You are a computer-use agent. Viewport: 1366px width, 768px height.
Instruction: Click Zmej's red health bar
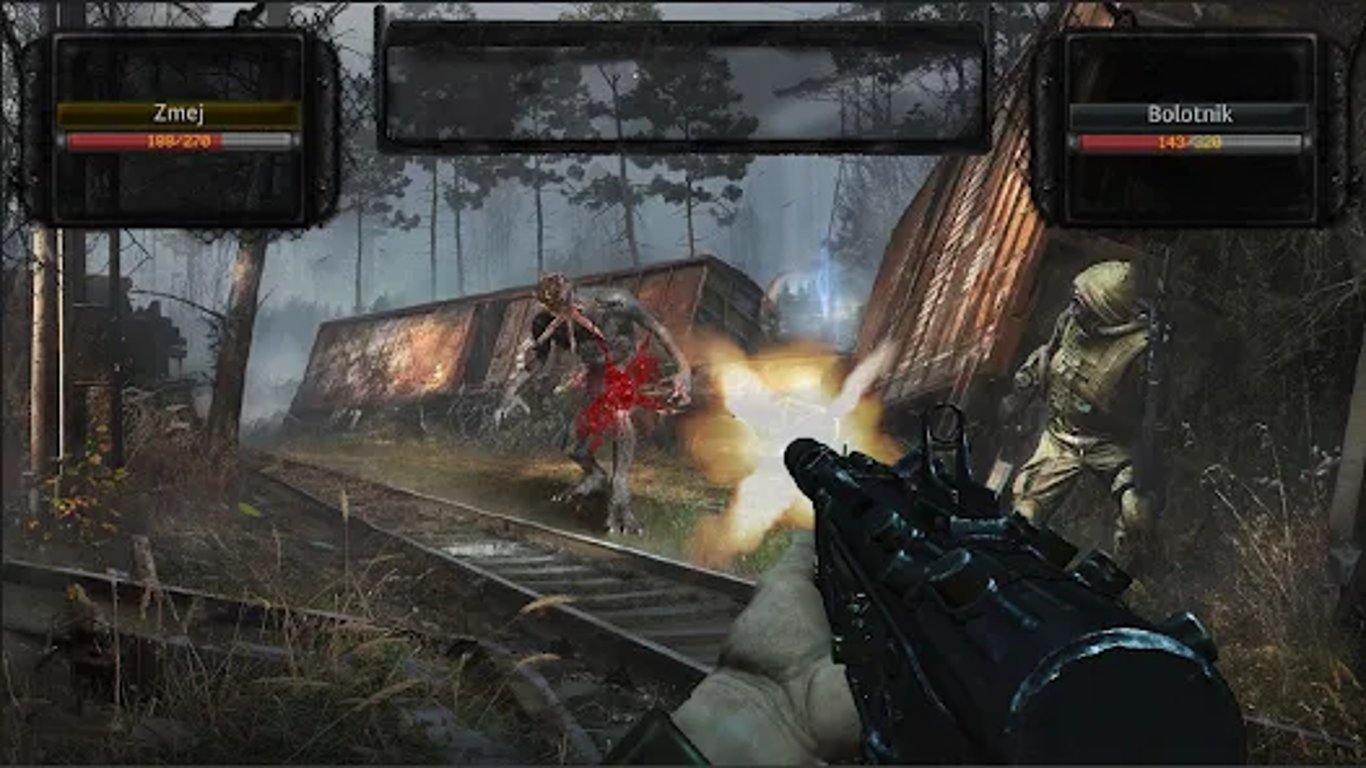point(120,141)
